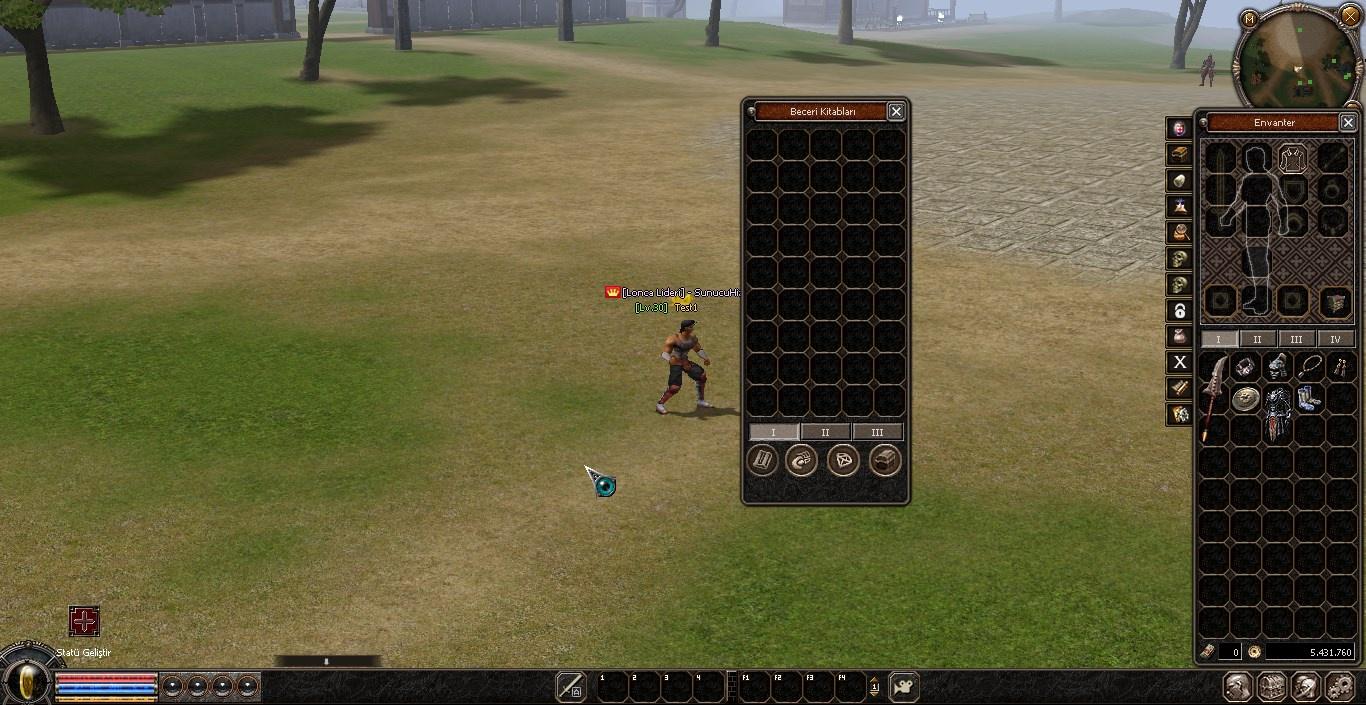This screenshot has width=1366, height=705.
Task: Click the white X side-panel button
Action: tap(1180, 362)
